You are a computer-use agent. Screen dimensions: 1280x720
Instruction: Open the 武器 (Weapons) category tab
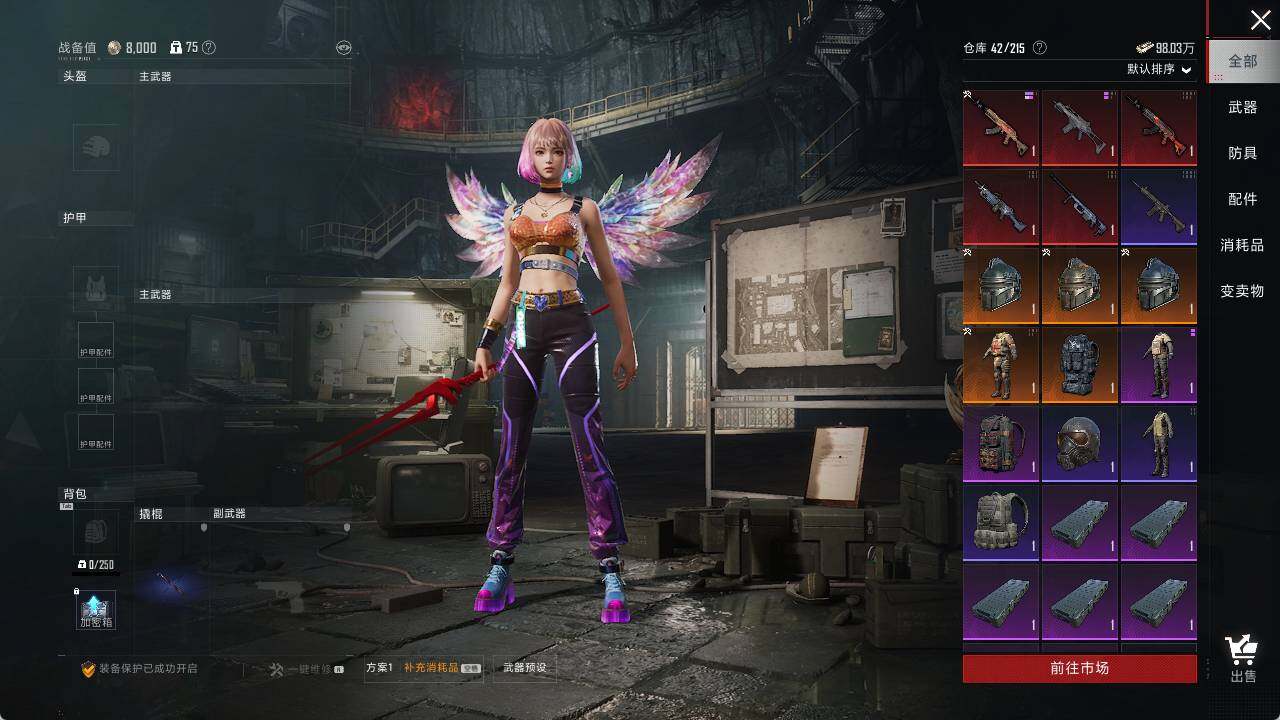click(x=1243, y=107)
